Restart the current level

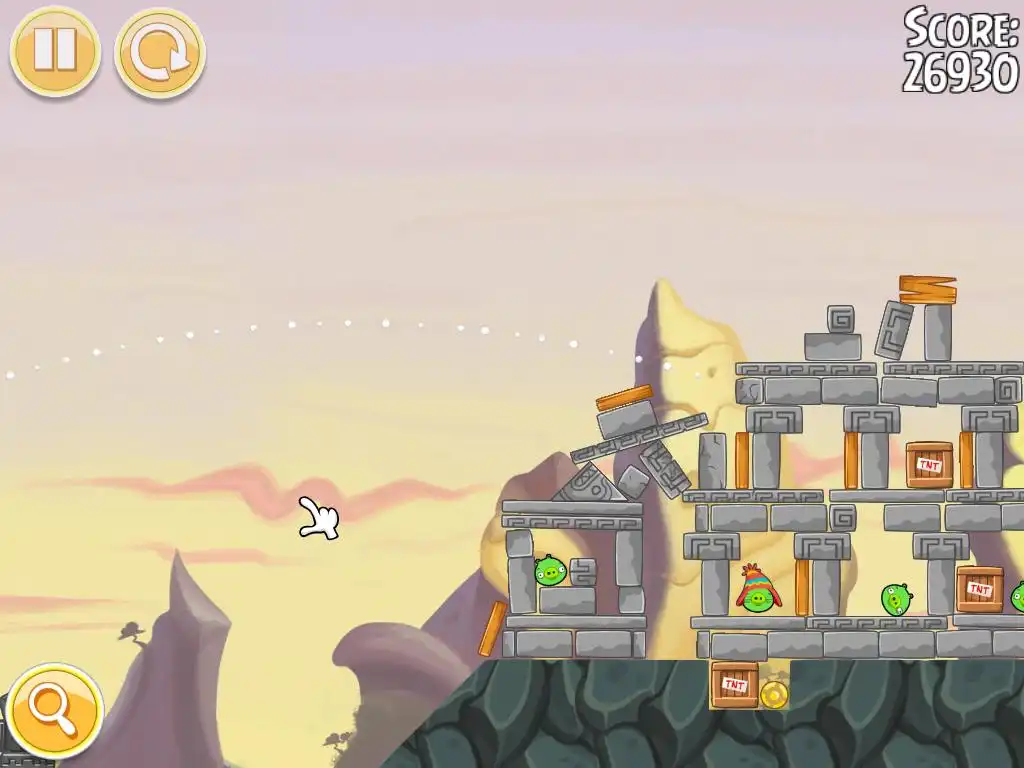[x=159, y=52]
